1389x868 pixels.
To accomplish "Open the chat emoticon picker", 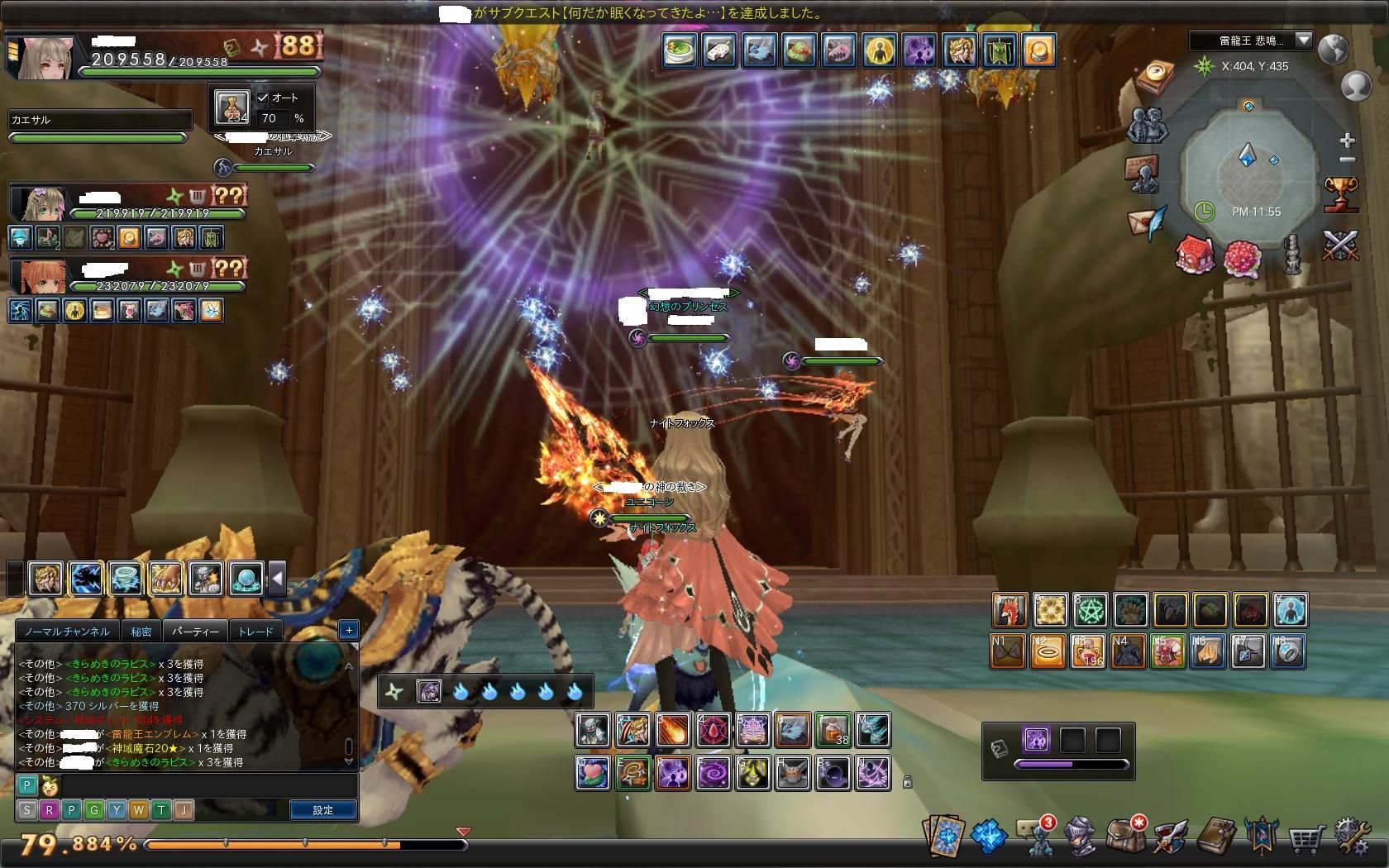I will pyautogui.click(x=48, y=785).
